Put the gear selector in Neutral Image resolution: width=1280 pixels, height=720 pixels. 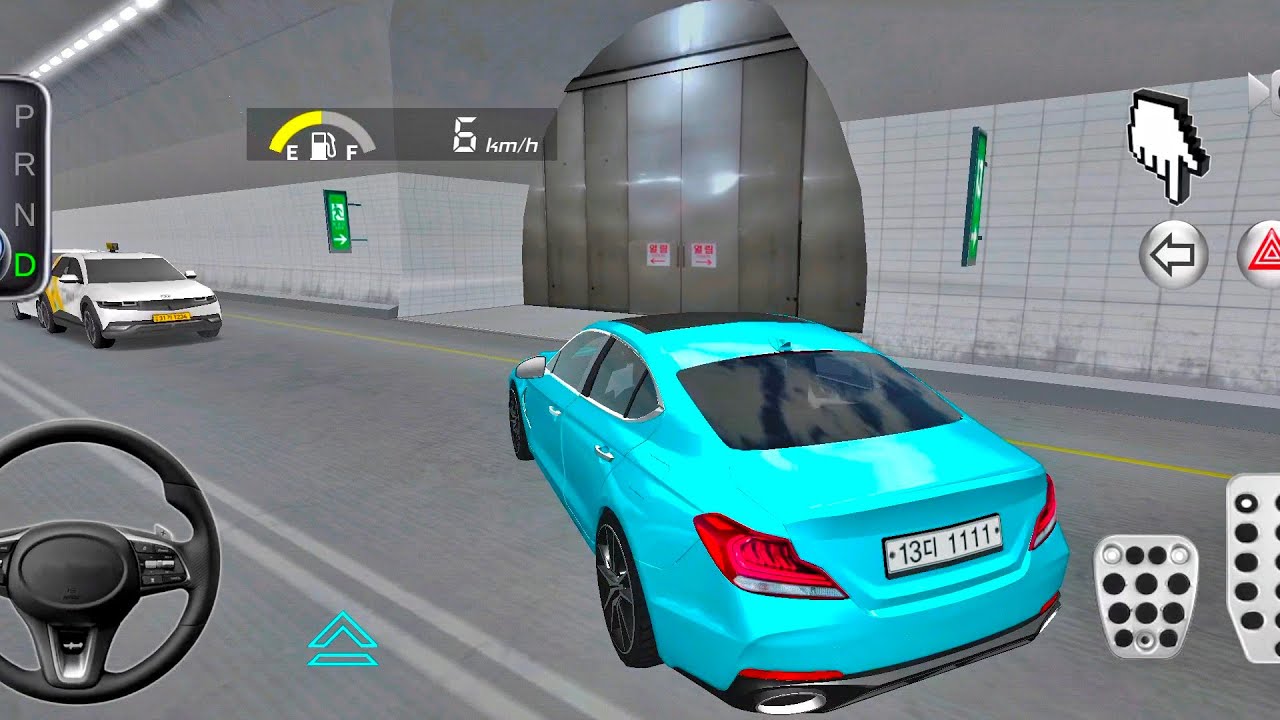[24, 215]
